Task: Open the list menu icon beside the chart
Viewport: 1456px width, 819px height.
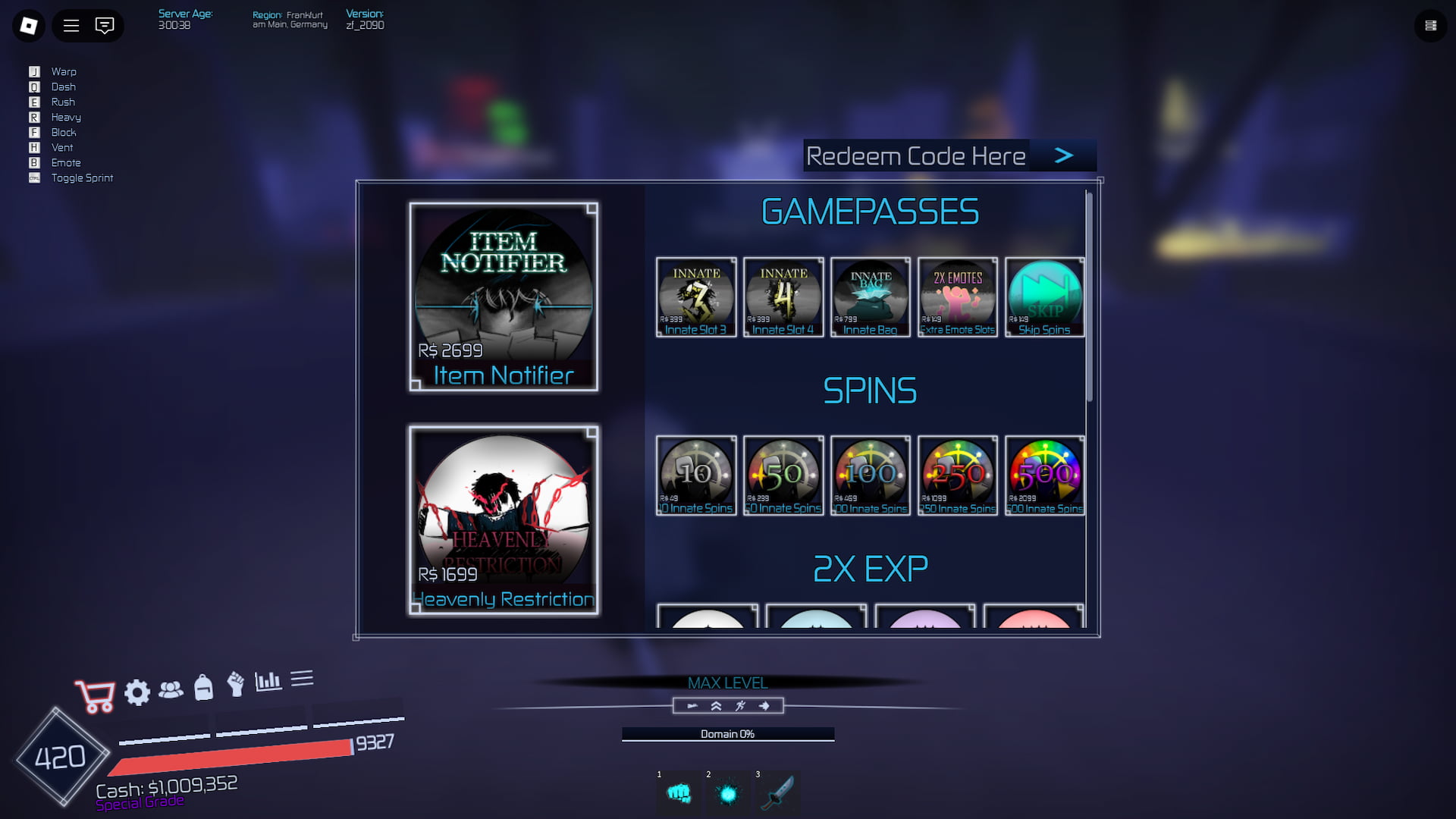Action: 304,680
